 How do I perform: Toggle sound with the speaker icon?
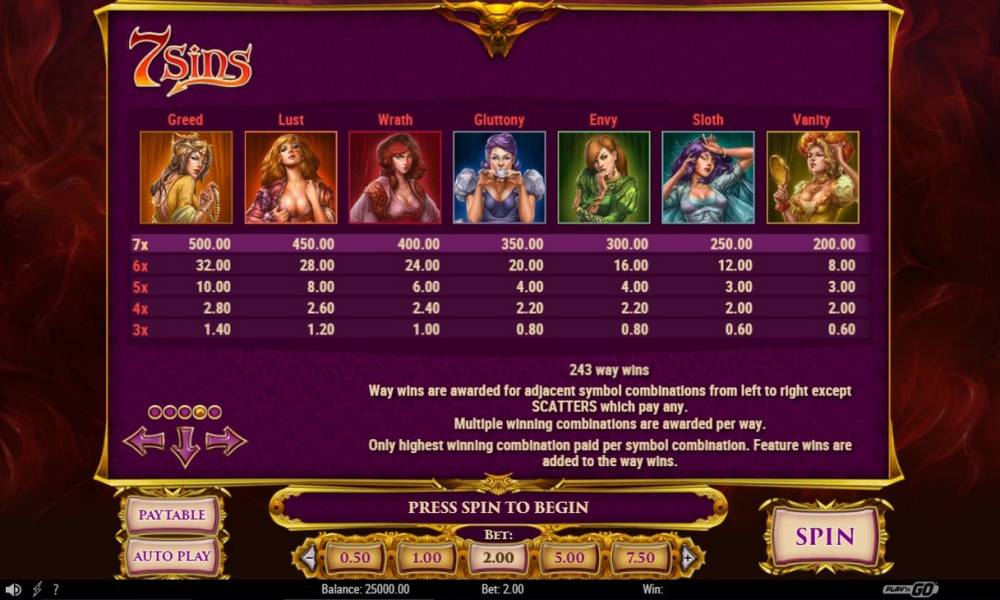(13, 590)
